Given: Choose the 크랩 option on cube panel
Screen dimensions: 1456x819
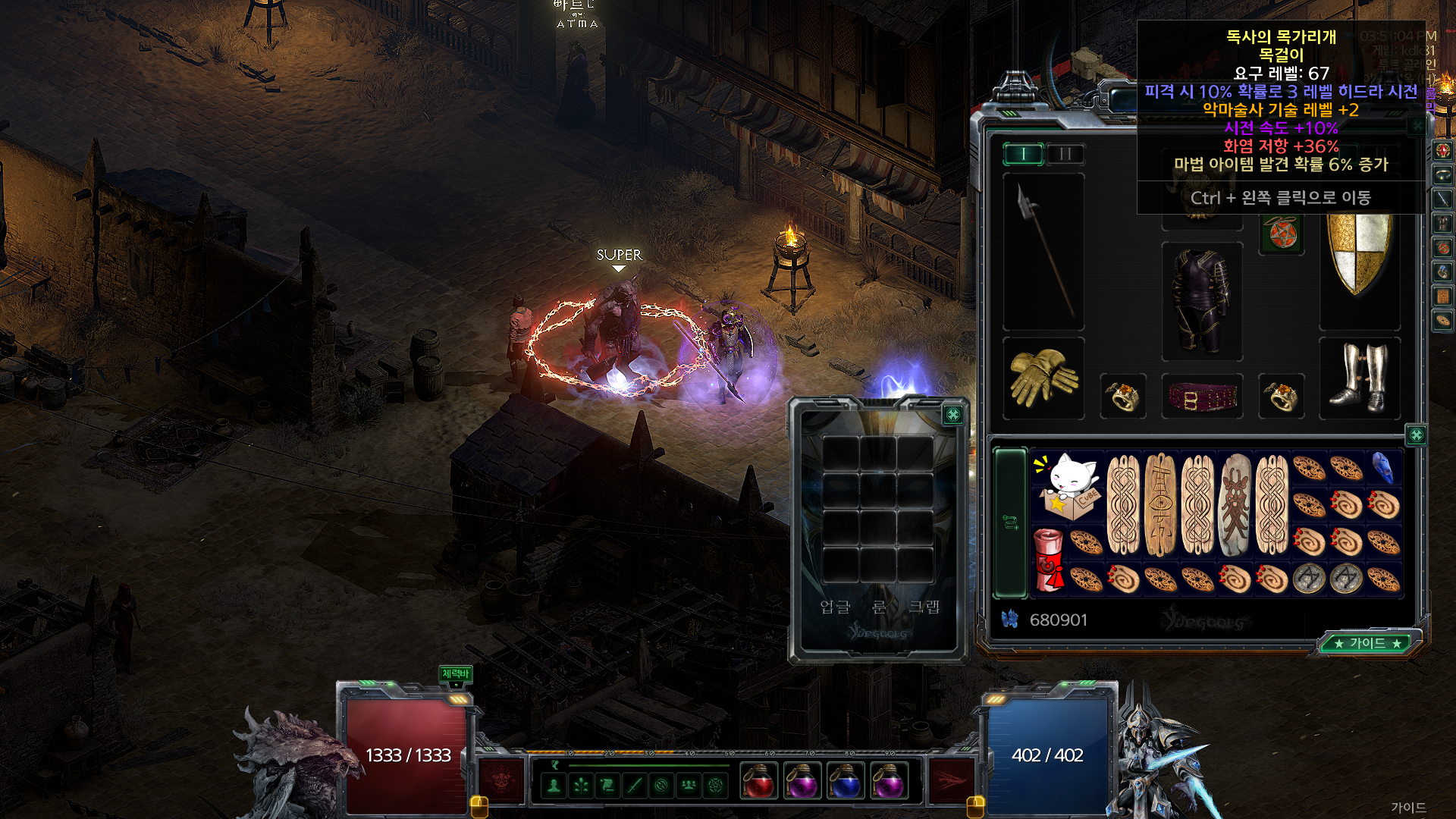Looking at the screenshot, I should pyautogui.click(x=924, y=607).
